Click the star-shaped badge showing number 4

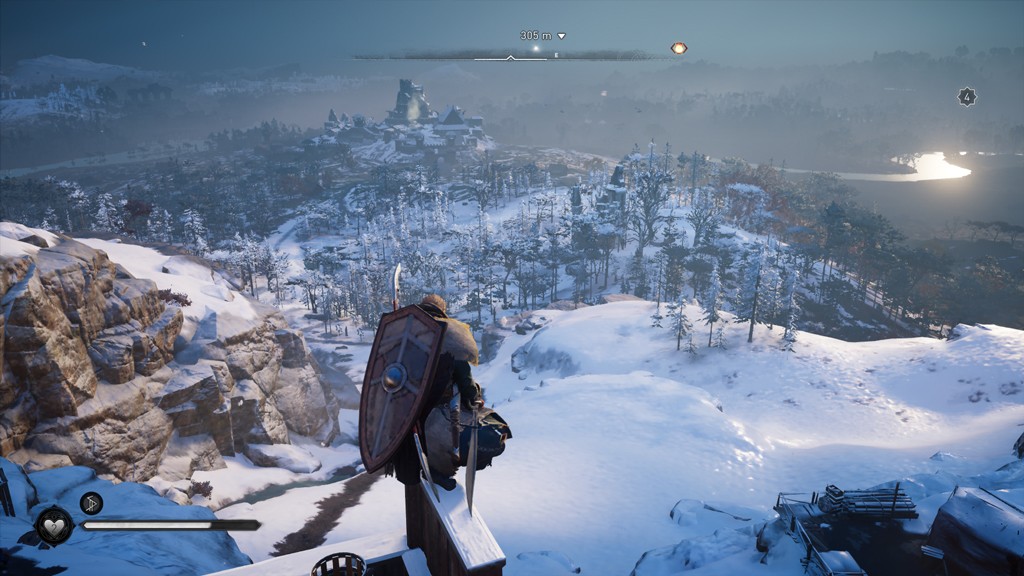tap(967, 97)
